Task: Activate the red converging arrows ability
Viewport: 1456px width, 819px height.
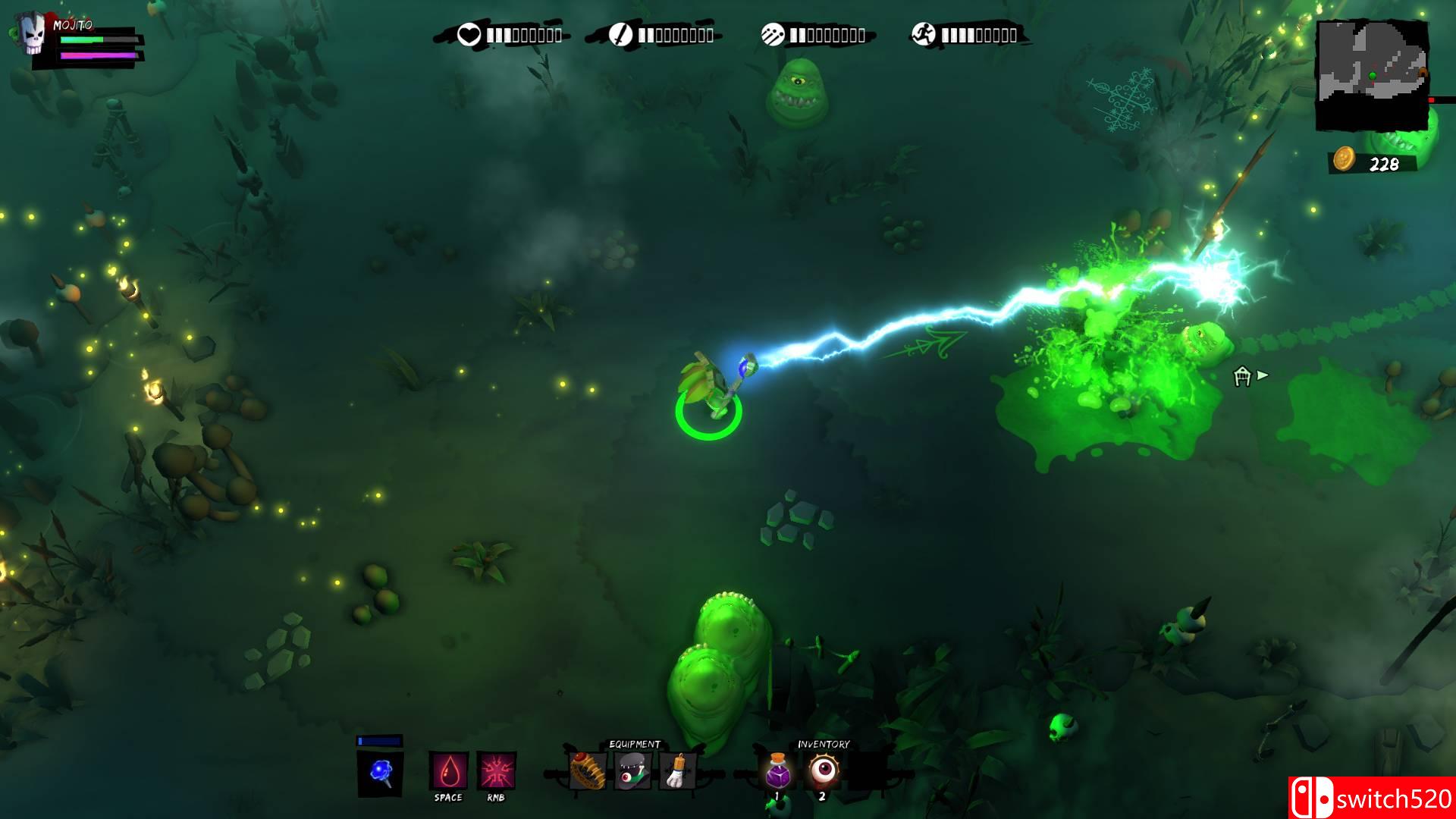Action: [x=497, y=772]
